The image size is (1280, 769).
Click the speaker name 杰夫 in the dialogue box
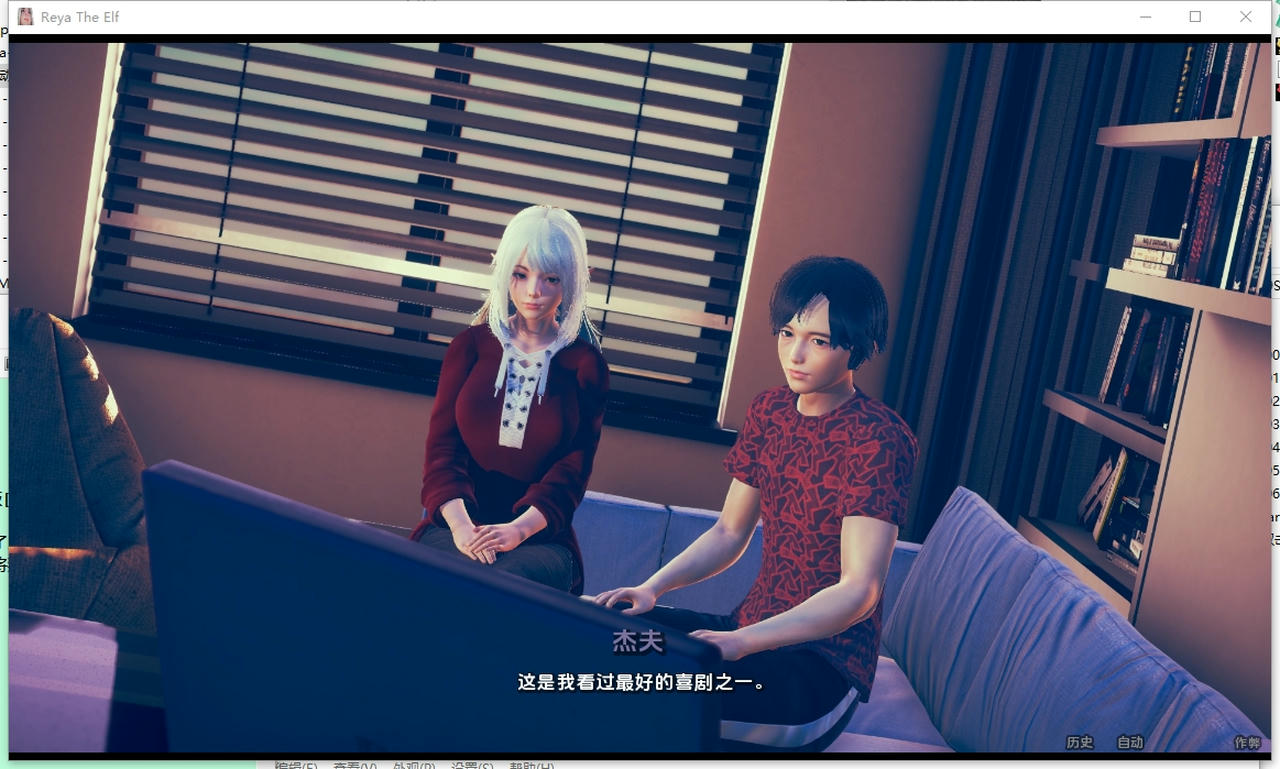[x=638, y=643]
